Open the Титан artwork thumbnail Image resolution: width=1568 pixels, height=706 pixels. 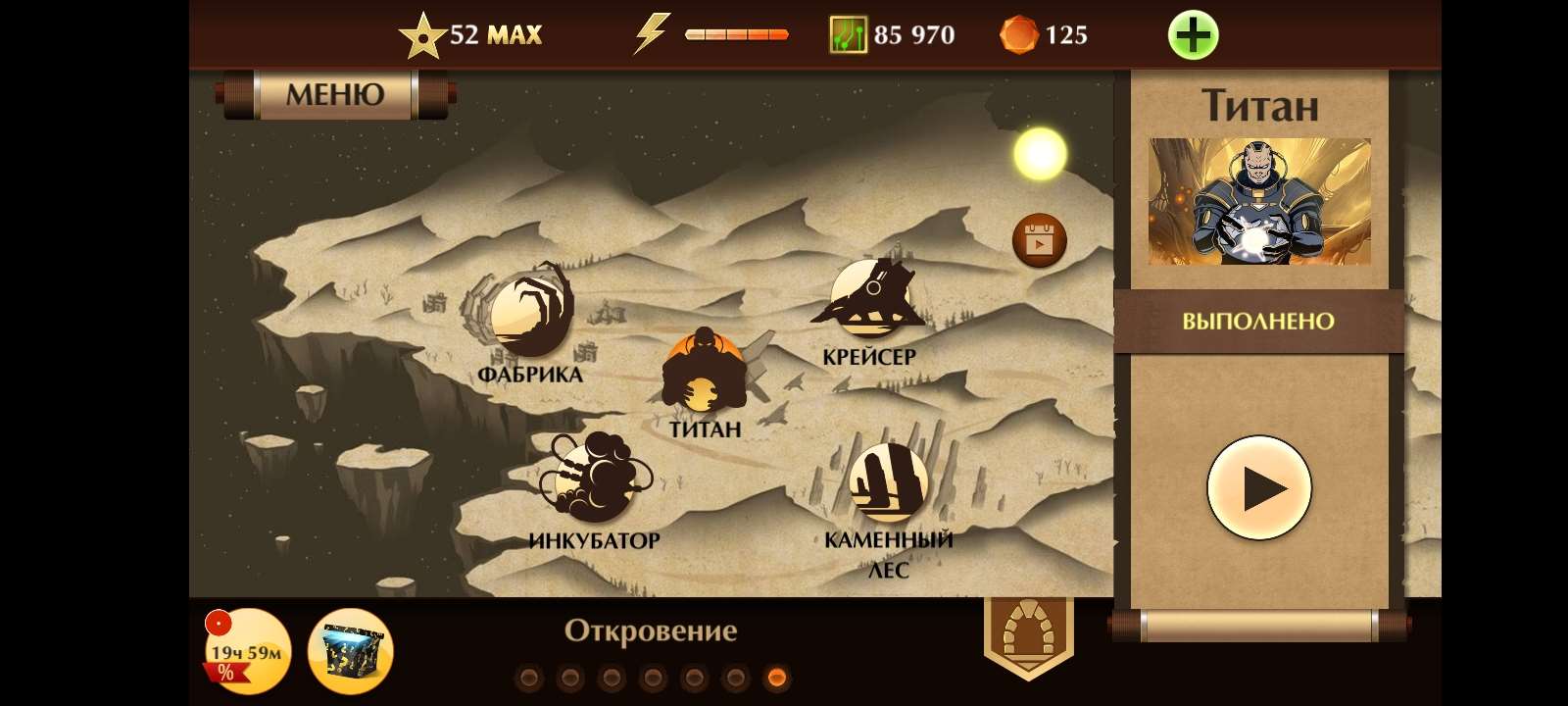1258,201
